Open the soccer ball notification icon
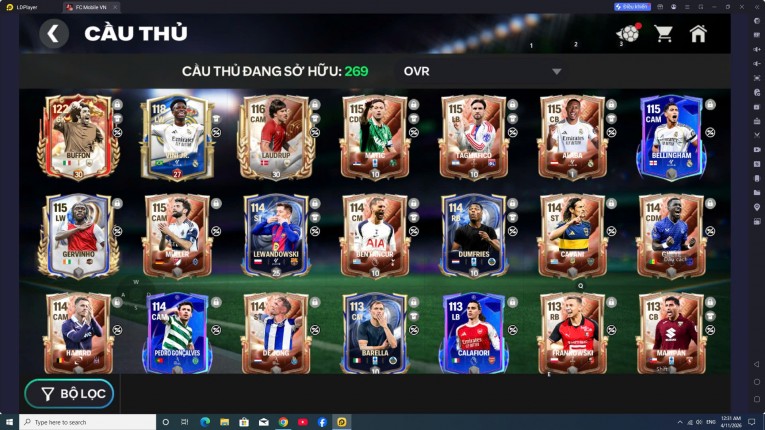 click(627, 34)
